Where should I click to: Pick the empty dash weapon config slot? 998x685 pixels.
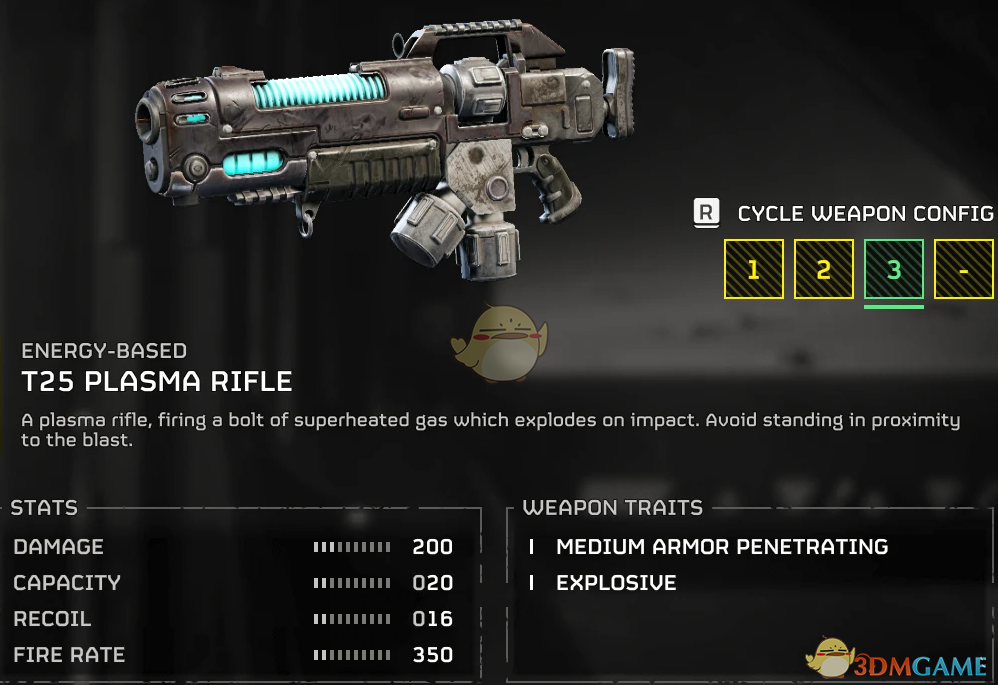(x=963, y=269)
